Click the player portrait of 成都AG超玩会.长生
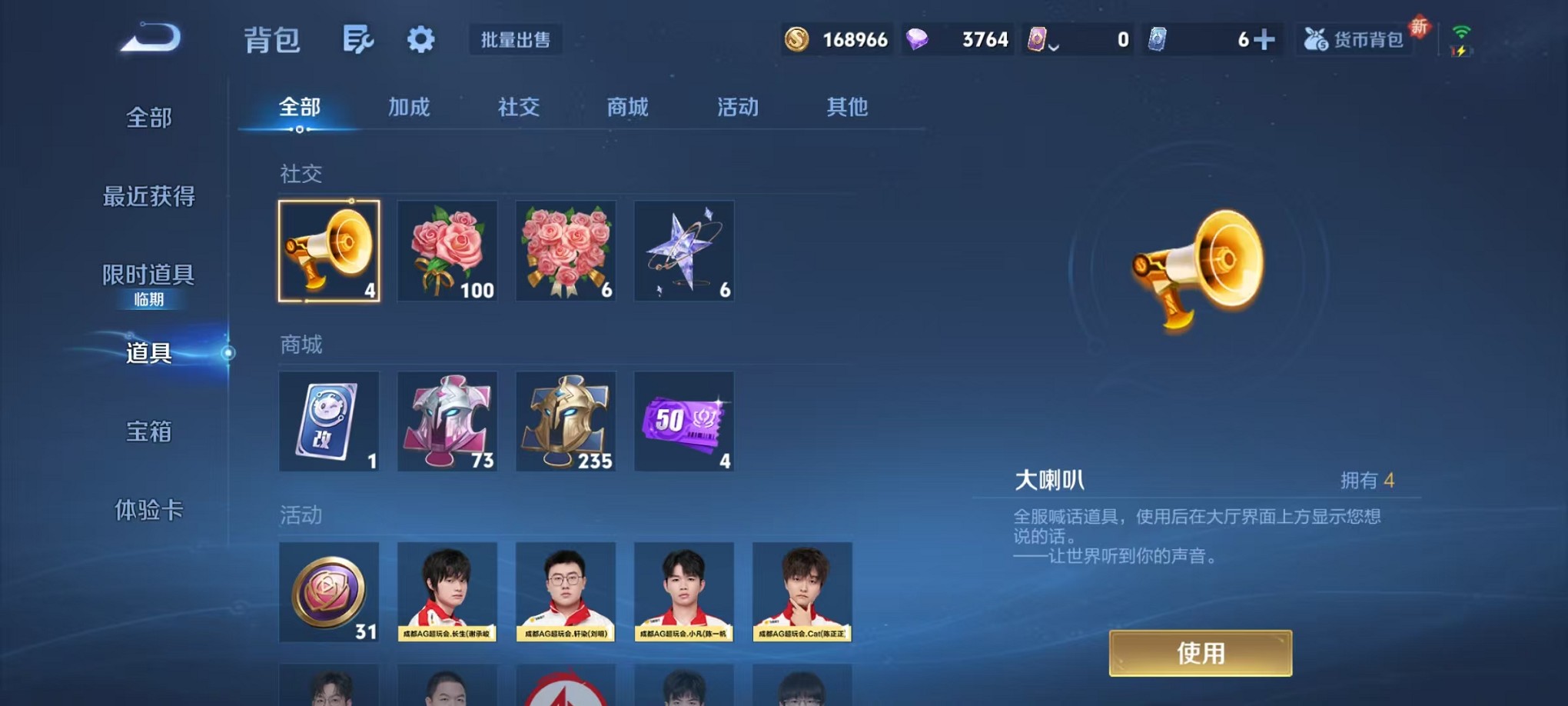 pos(447,594)
